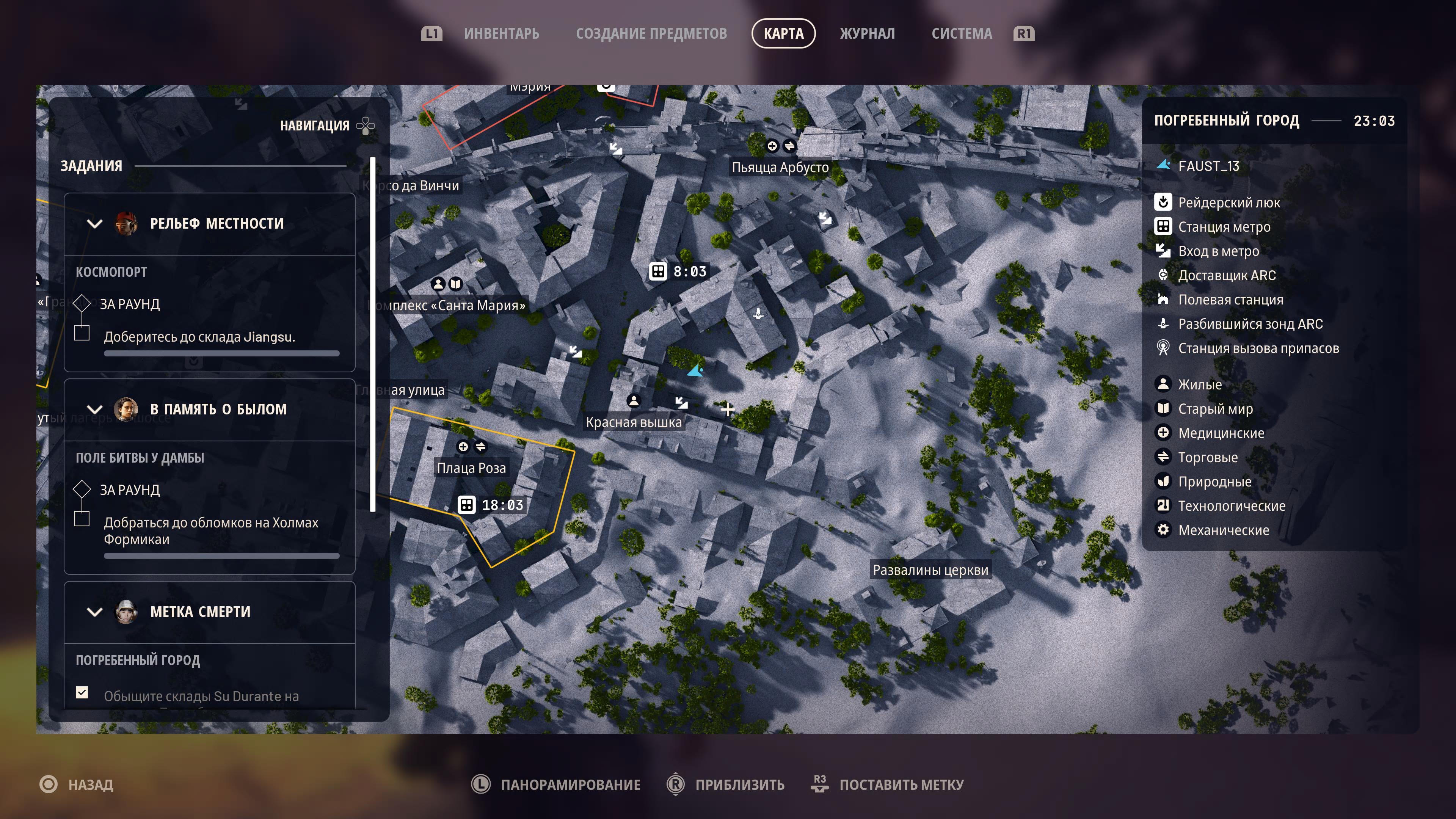This screenshot has height=819, width=1456.
Task: Select the Красная вышка location label
Action: pos(634,422)
